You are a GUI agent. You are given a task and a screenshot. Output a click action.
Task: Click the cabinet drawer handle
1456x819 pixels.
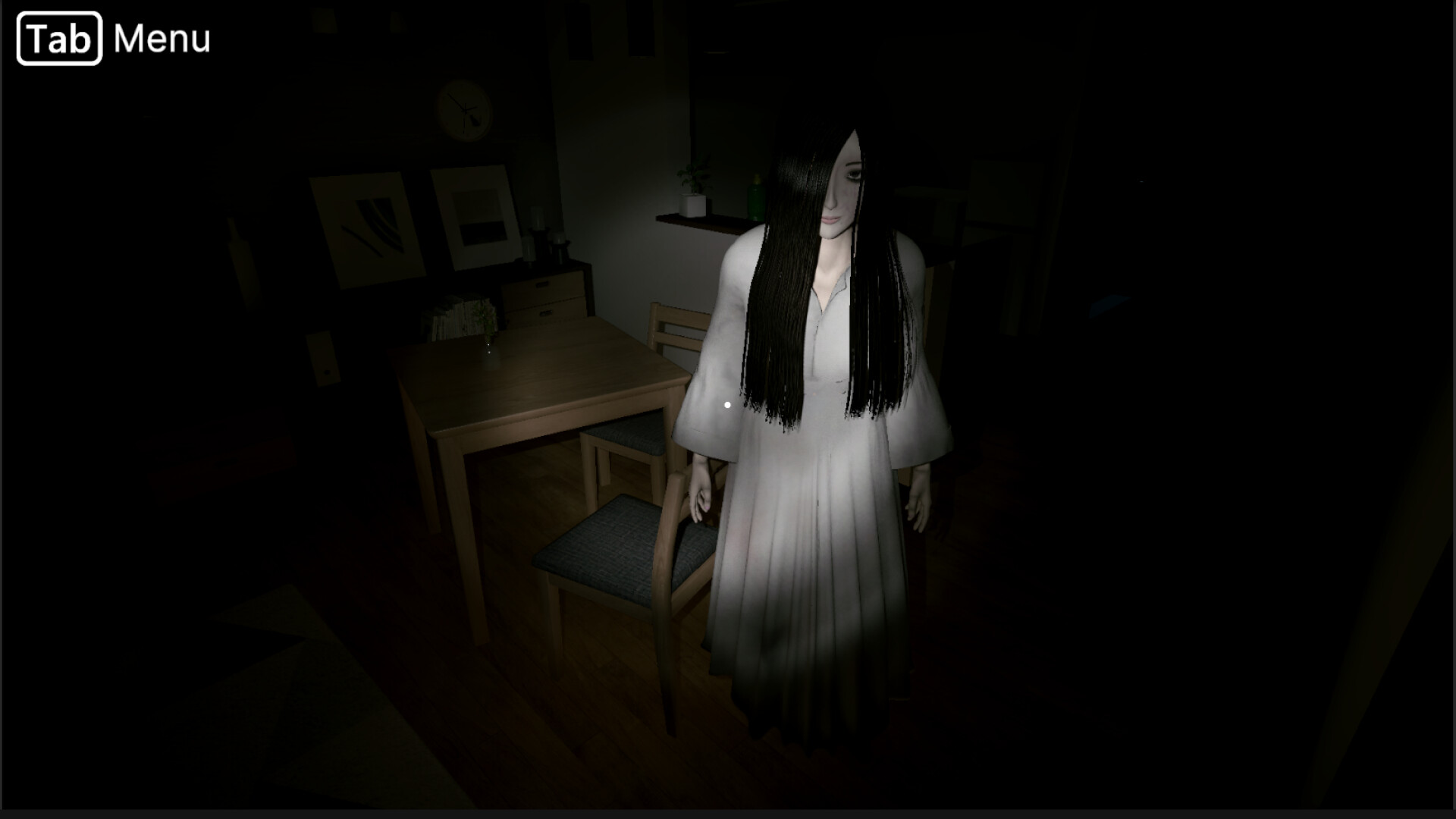pos(541,284)
